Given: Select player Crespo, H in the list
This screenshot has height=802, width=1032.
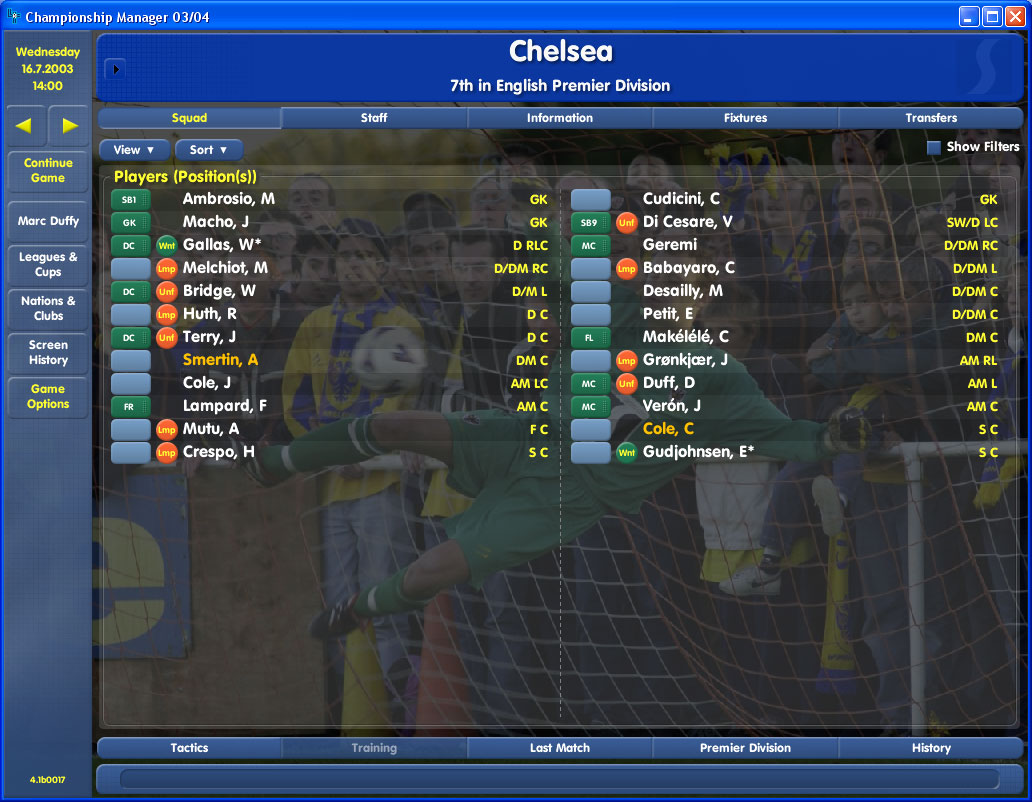Looking at the screenshot, I should (219, 452).
